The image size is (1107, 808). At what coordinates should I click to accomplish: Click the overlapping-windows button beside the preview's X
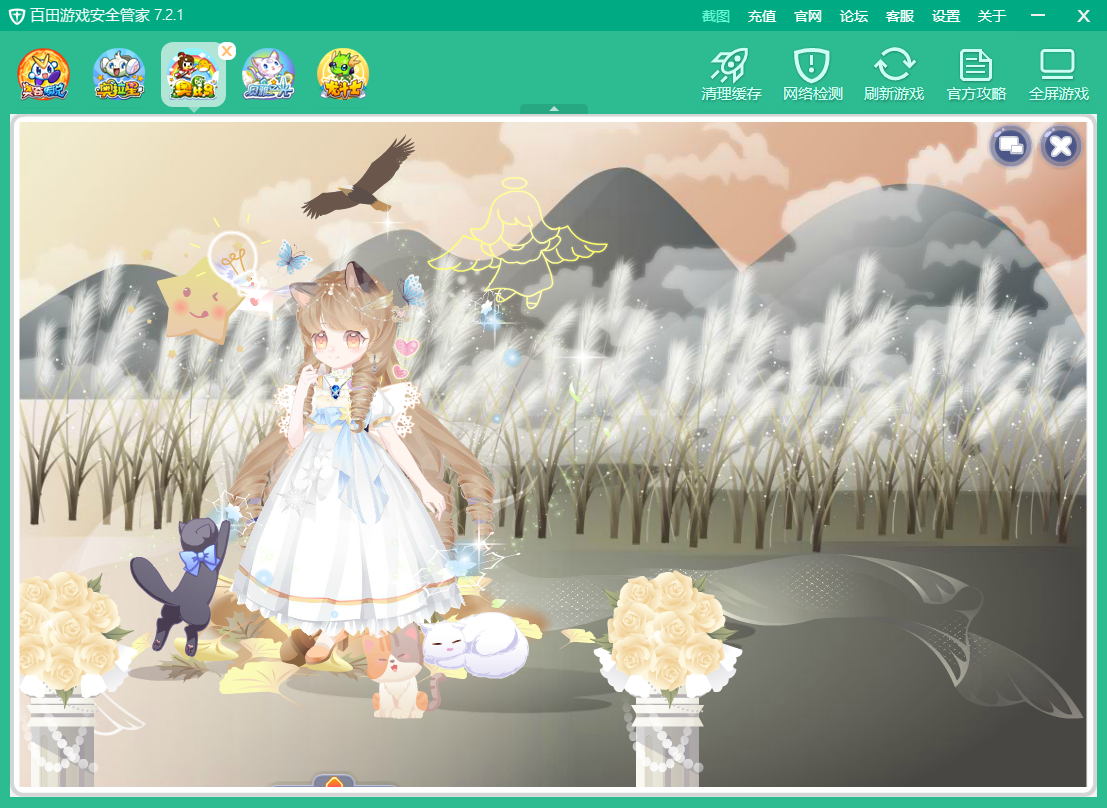click(1011, 147)
